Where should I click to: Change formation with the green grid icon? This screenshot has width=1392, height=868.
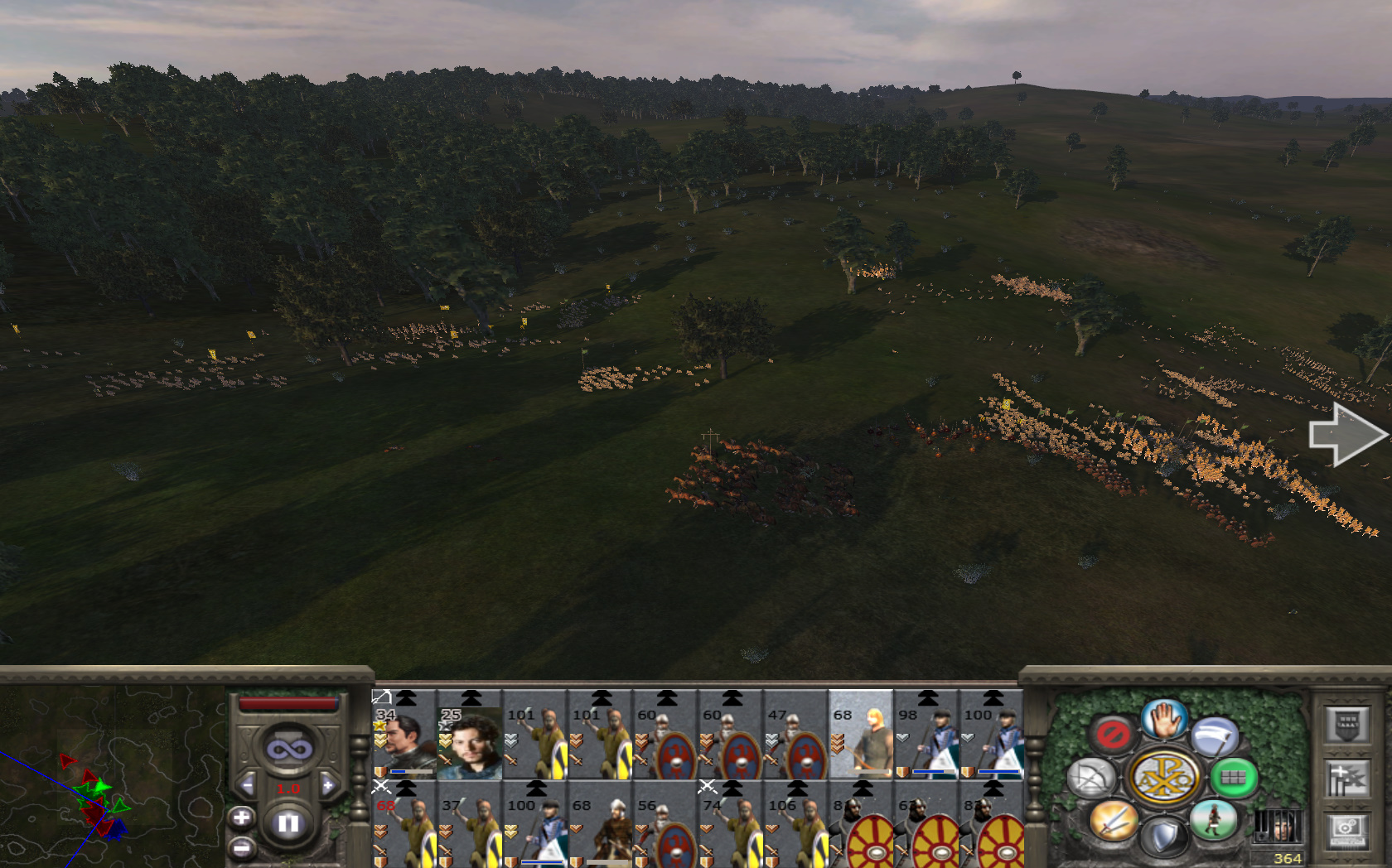point(1234,778)
